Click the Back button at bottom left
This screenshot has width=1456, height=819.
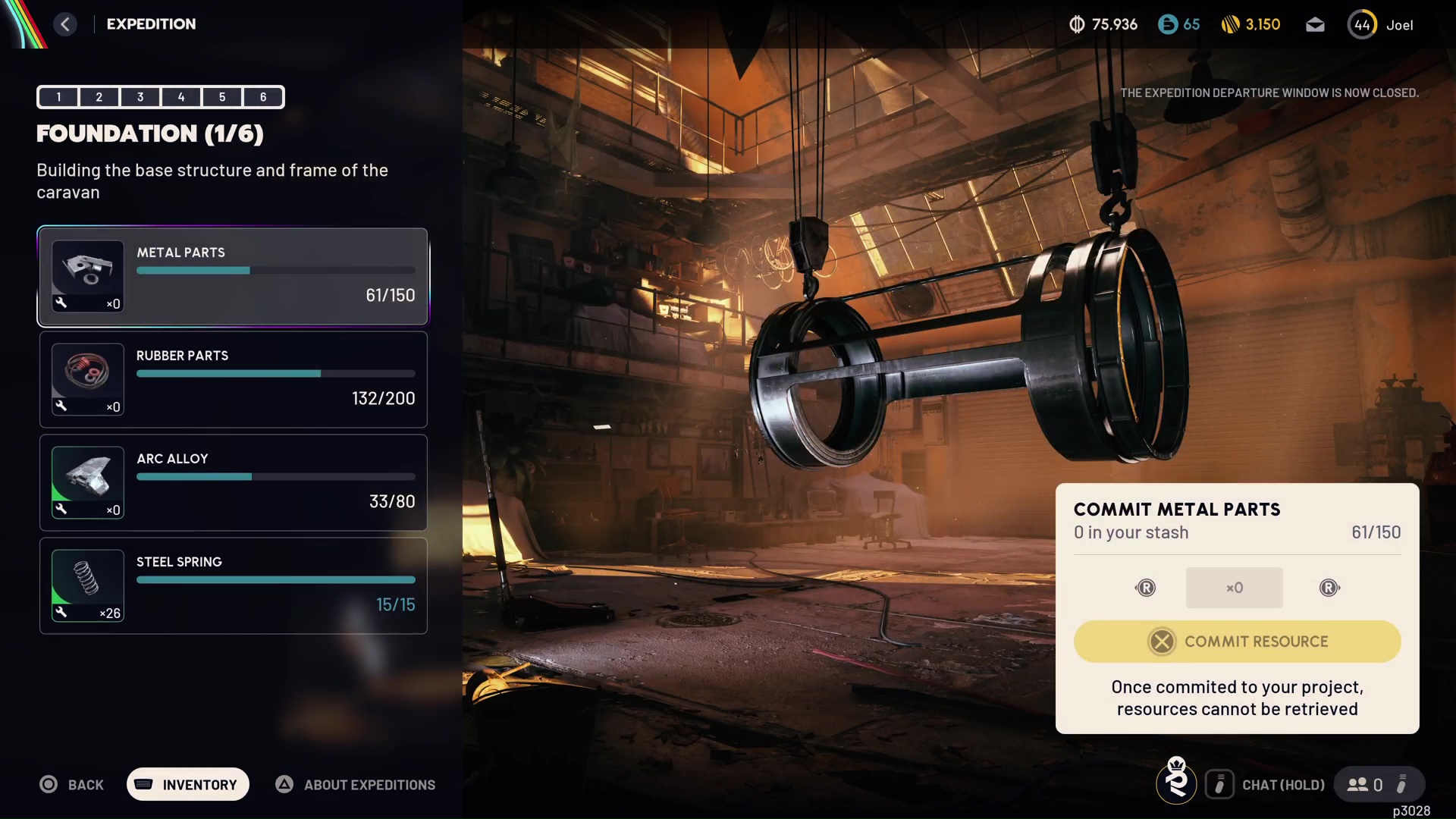(72, 785)
